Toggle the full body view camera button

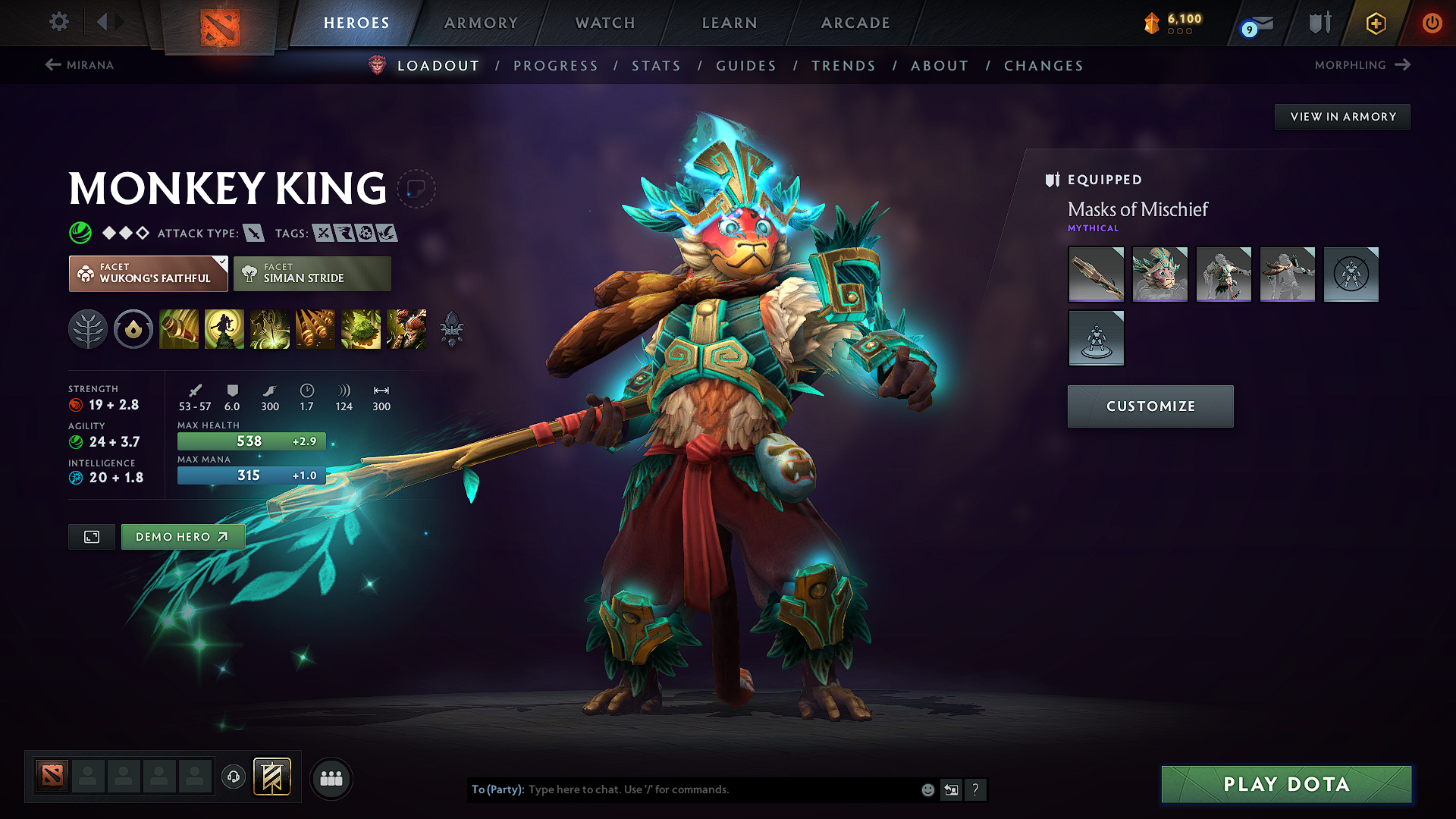(91, 536)
